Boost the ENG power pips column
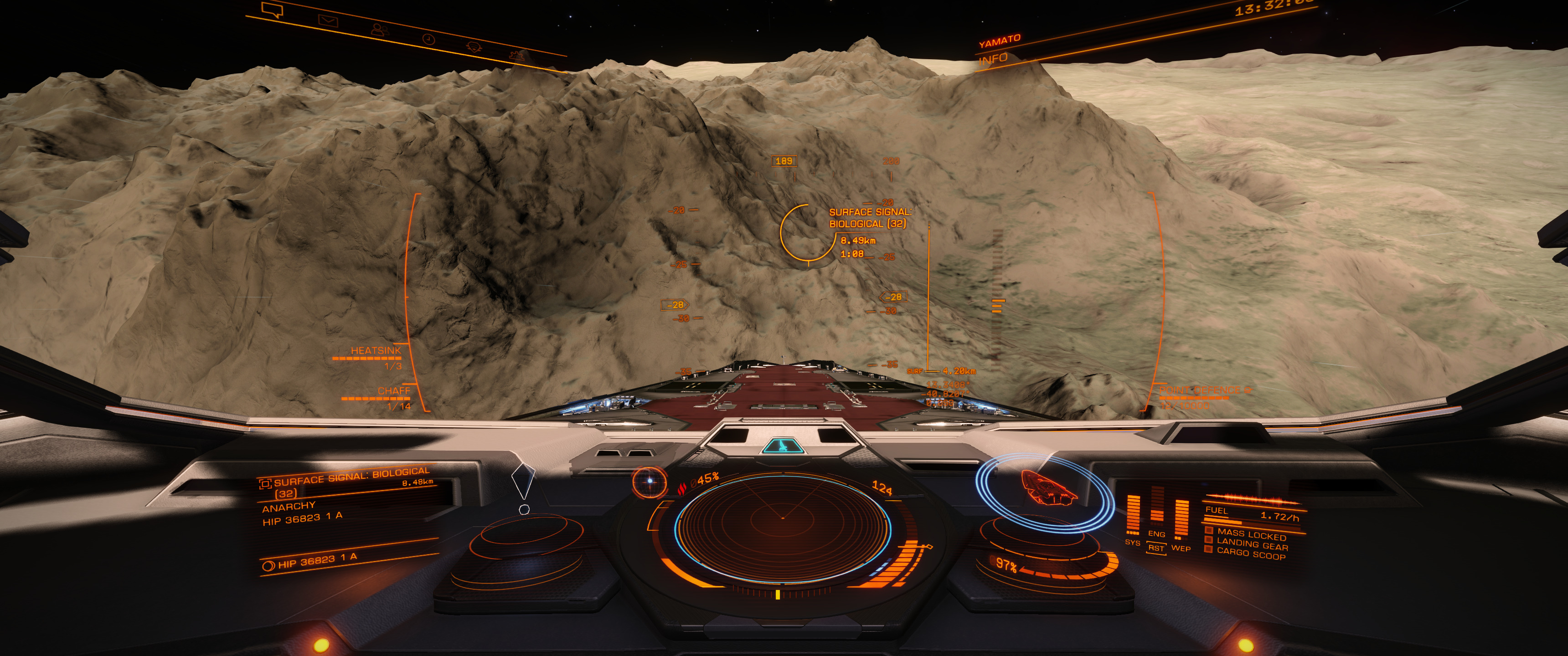The width and height of the screenshot is (1568, 656). tap(1156, 508)
